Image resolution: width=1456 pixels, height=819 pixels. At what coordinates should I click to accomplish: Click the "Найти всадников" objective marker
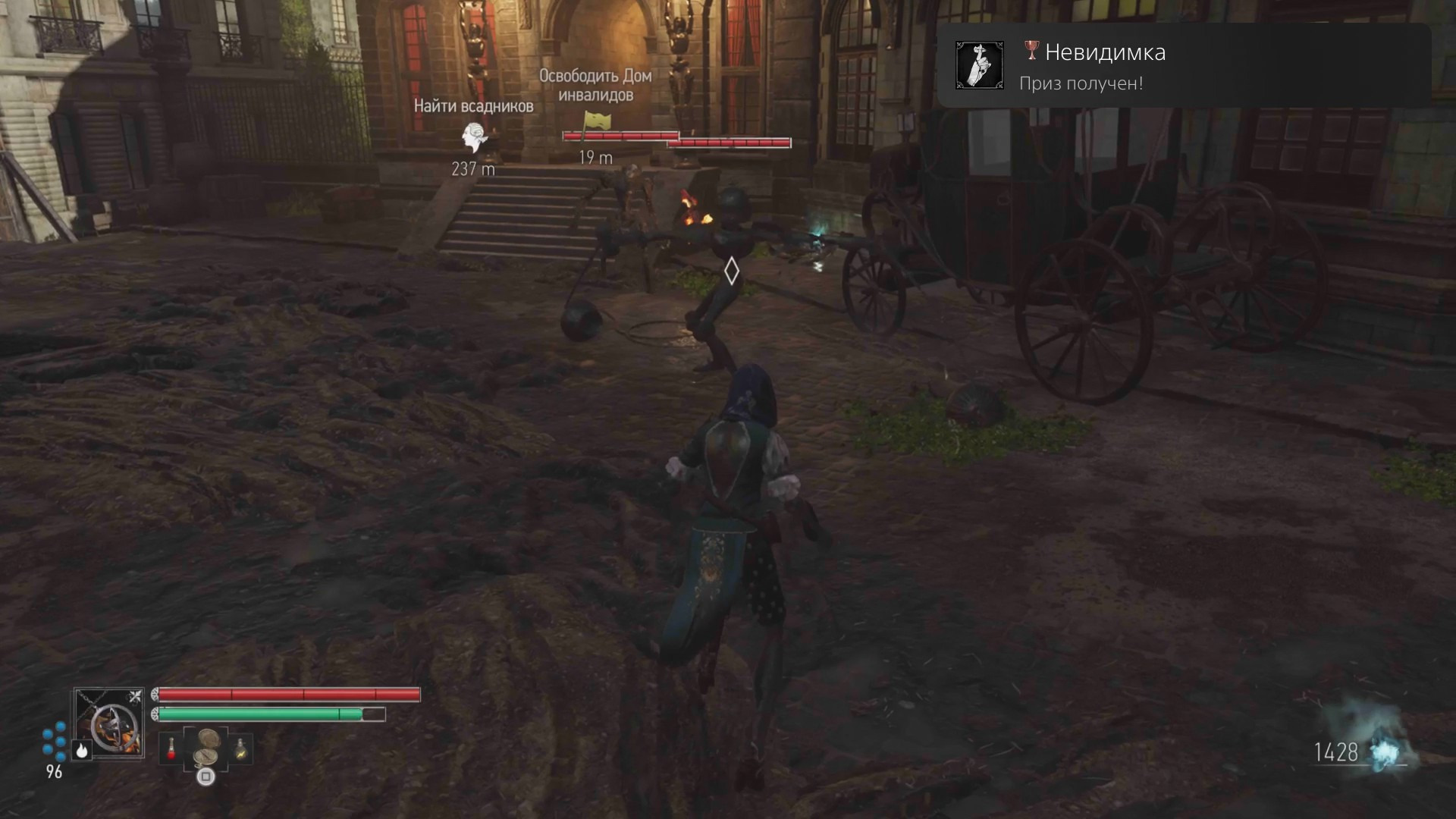(474, 139)
